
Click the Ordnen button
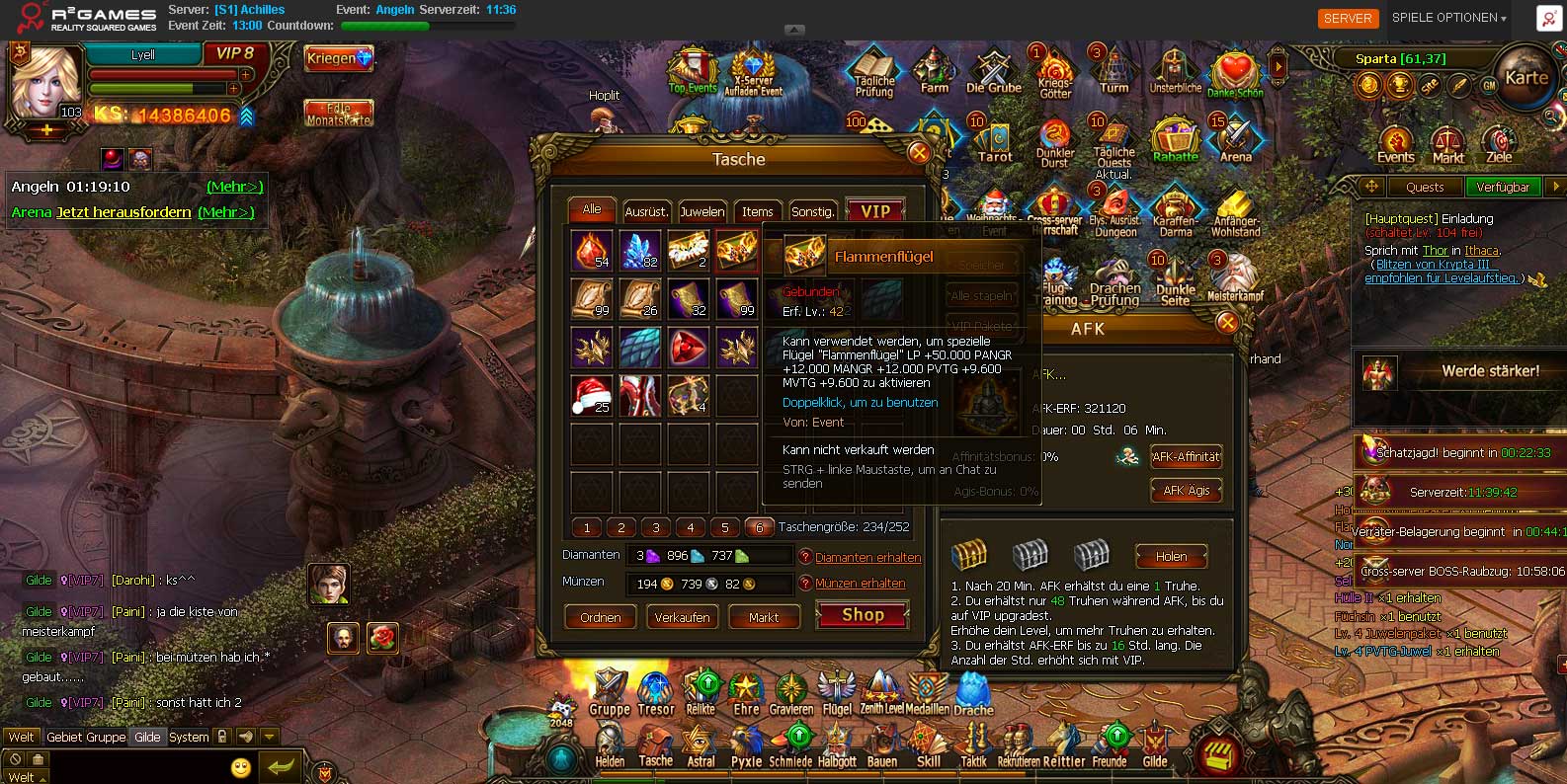point(601,617)
